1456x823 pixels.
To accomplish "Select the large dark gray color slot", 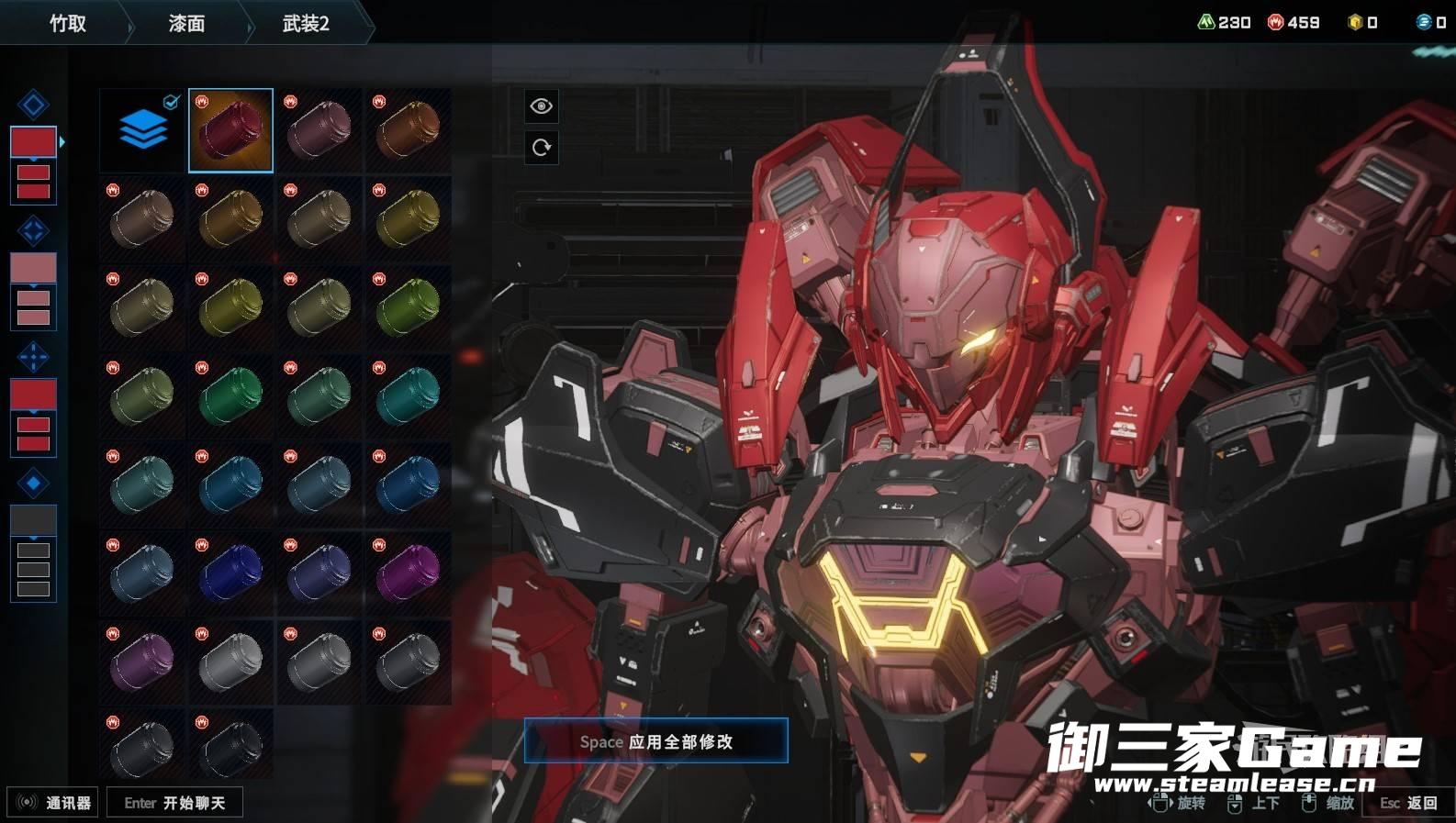I will [33, 520].
